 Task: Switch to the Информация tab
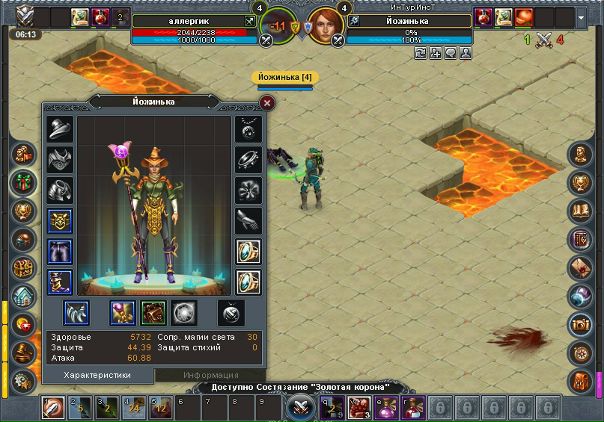(210, 375)
